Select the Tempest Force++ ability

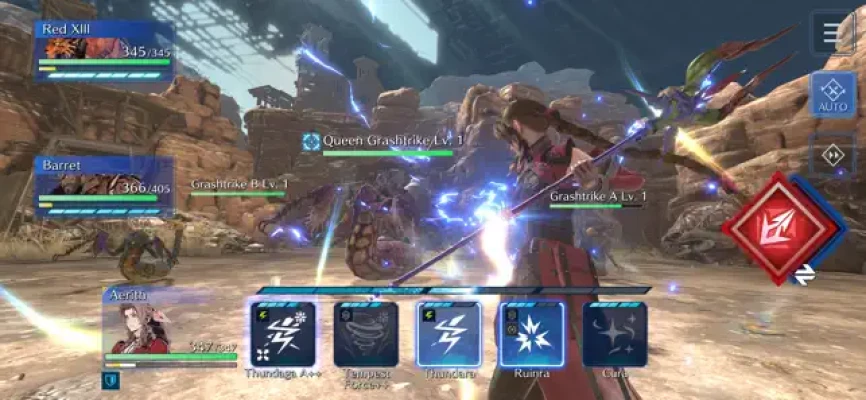pos(366,334)
